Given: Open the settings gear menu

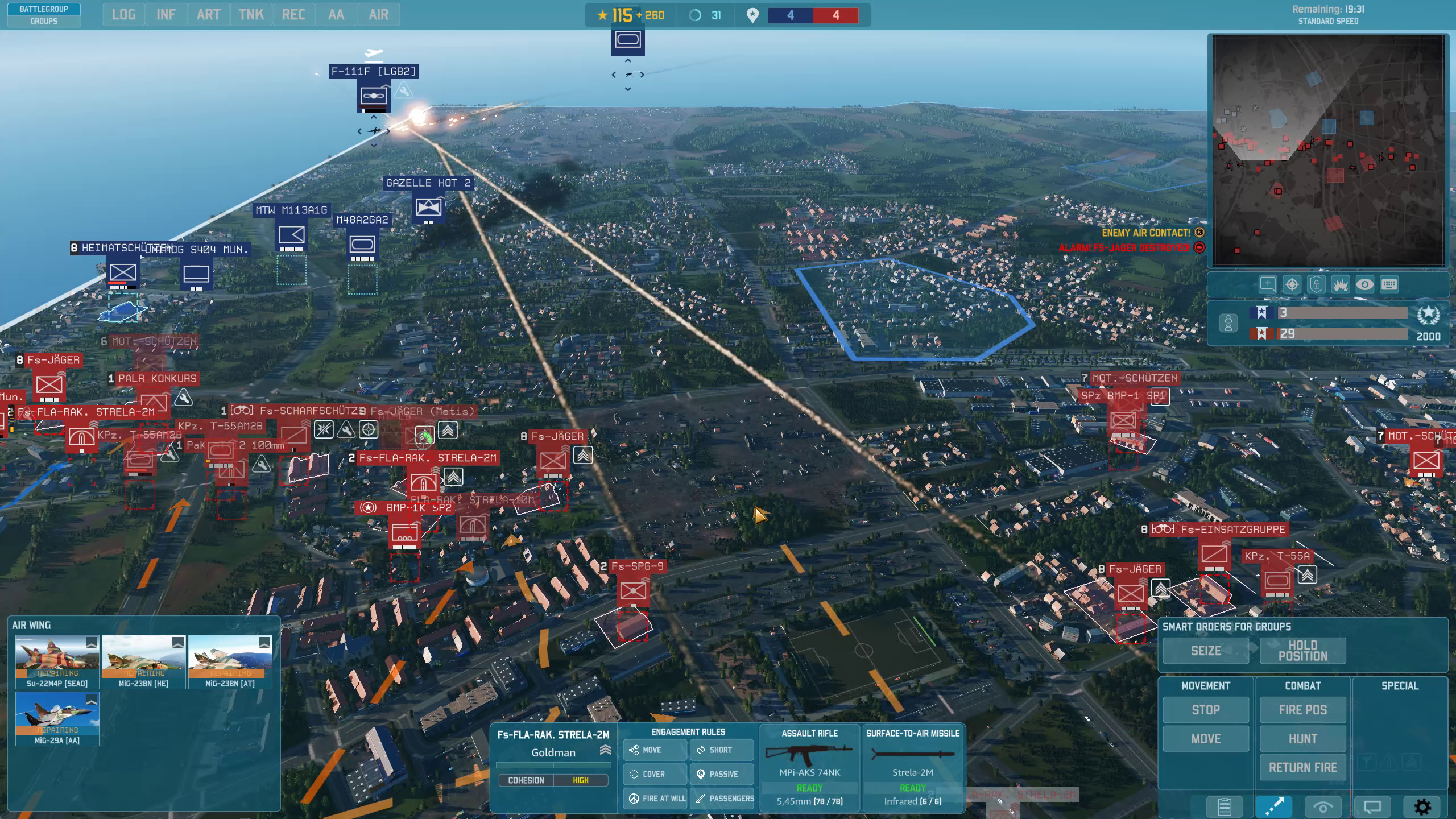Looking at the screenshot, I should (x=1422, y=806).
